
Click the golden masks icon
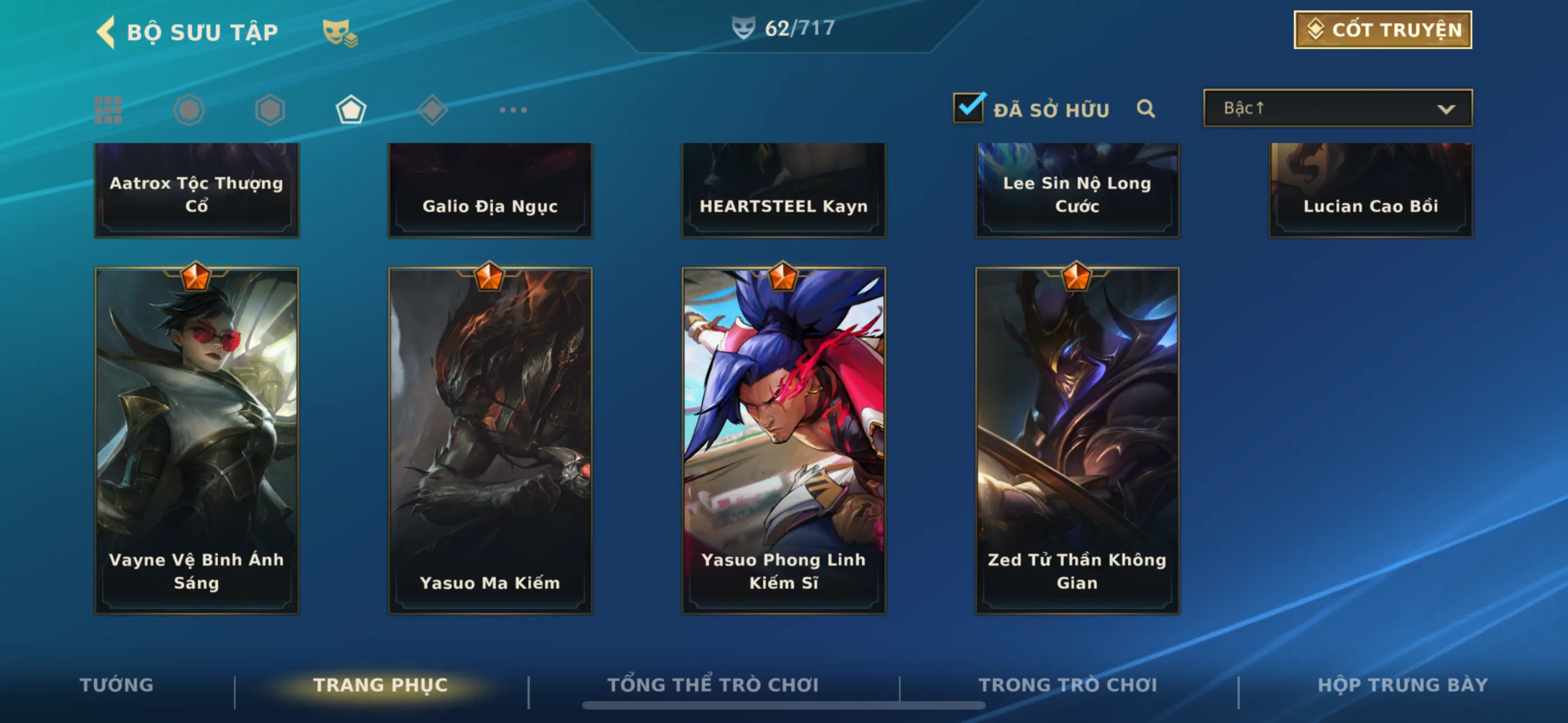339,33
